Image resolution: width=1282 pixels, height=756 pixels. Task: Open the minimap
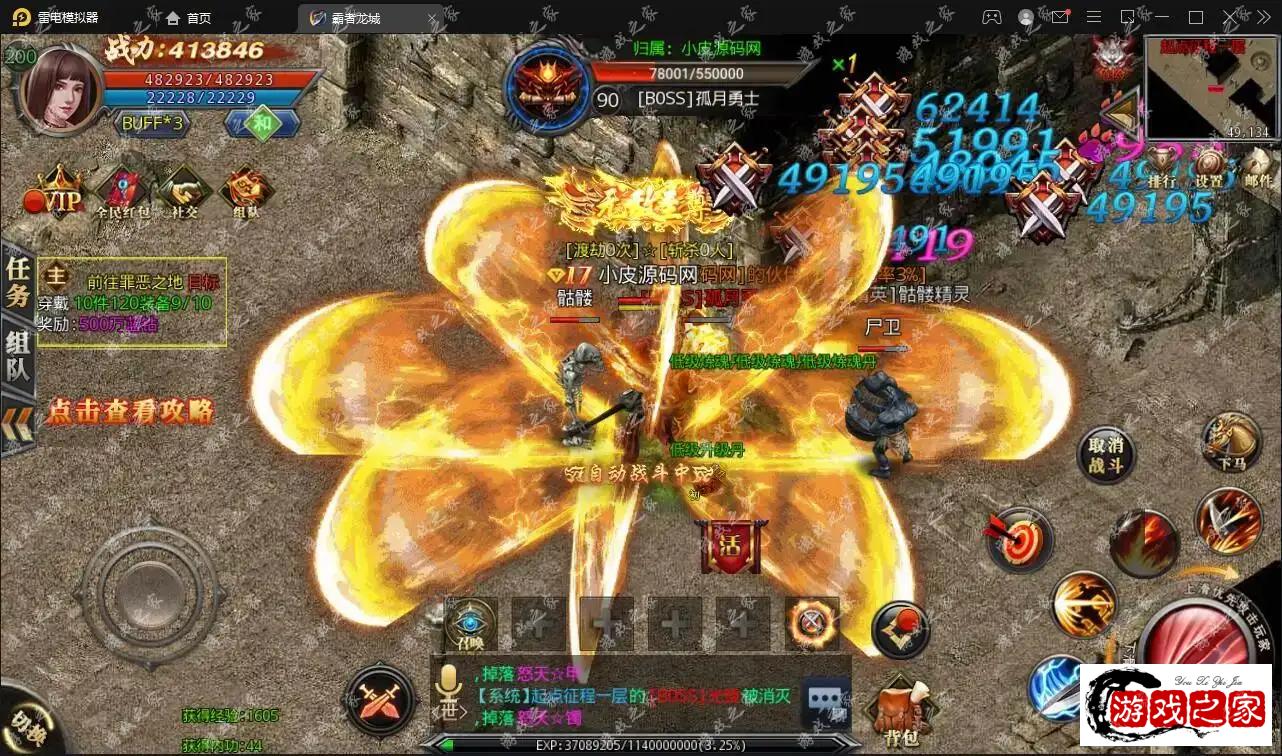point(1207,87)
